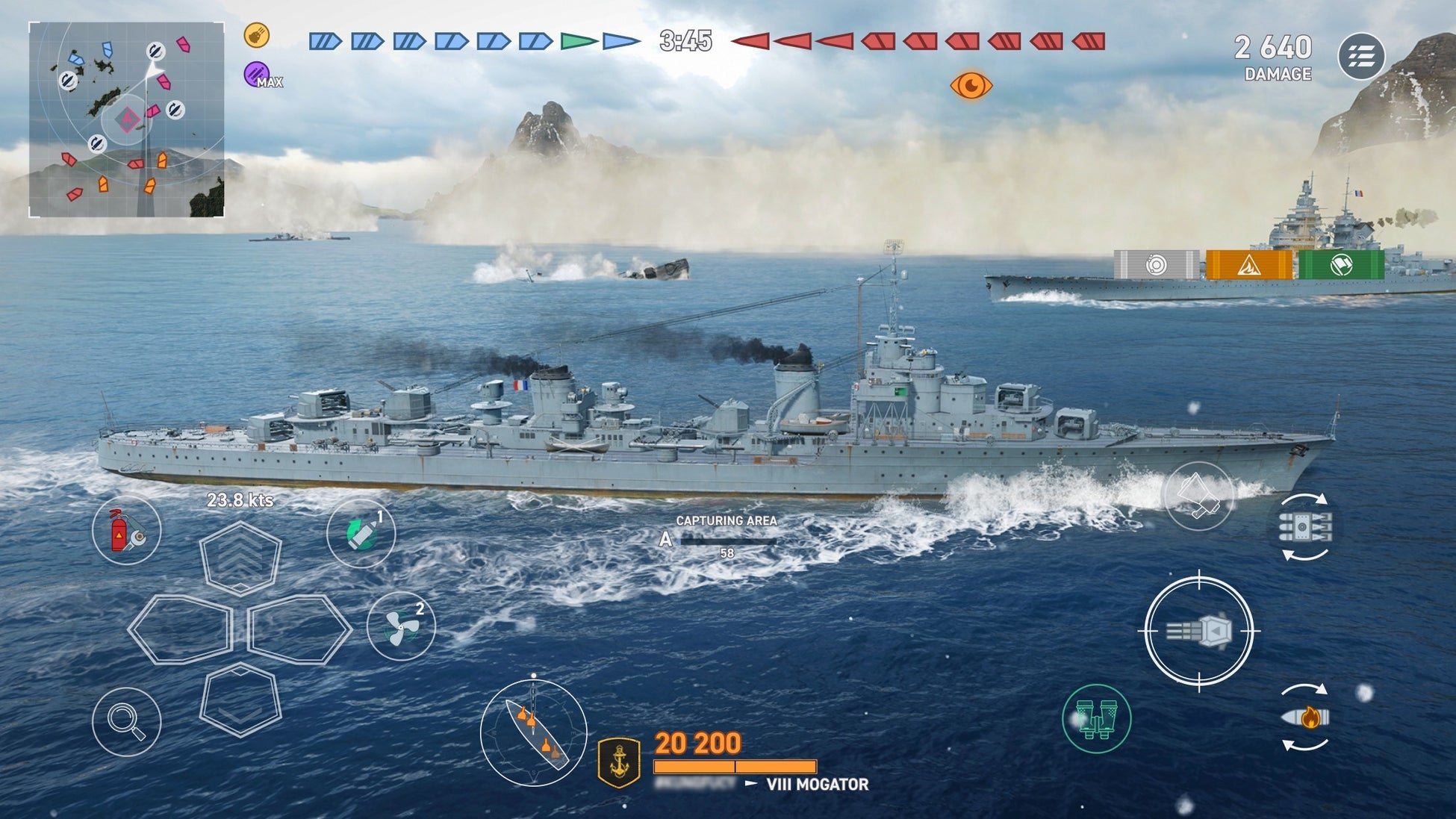The height and width of the screenshot is (819, 1456).
Task: Select the ship damage status compass indicator
Action: pyautogui.click(x=533, y=732)
